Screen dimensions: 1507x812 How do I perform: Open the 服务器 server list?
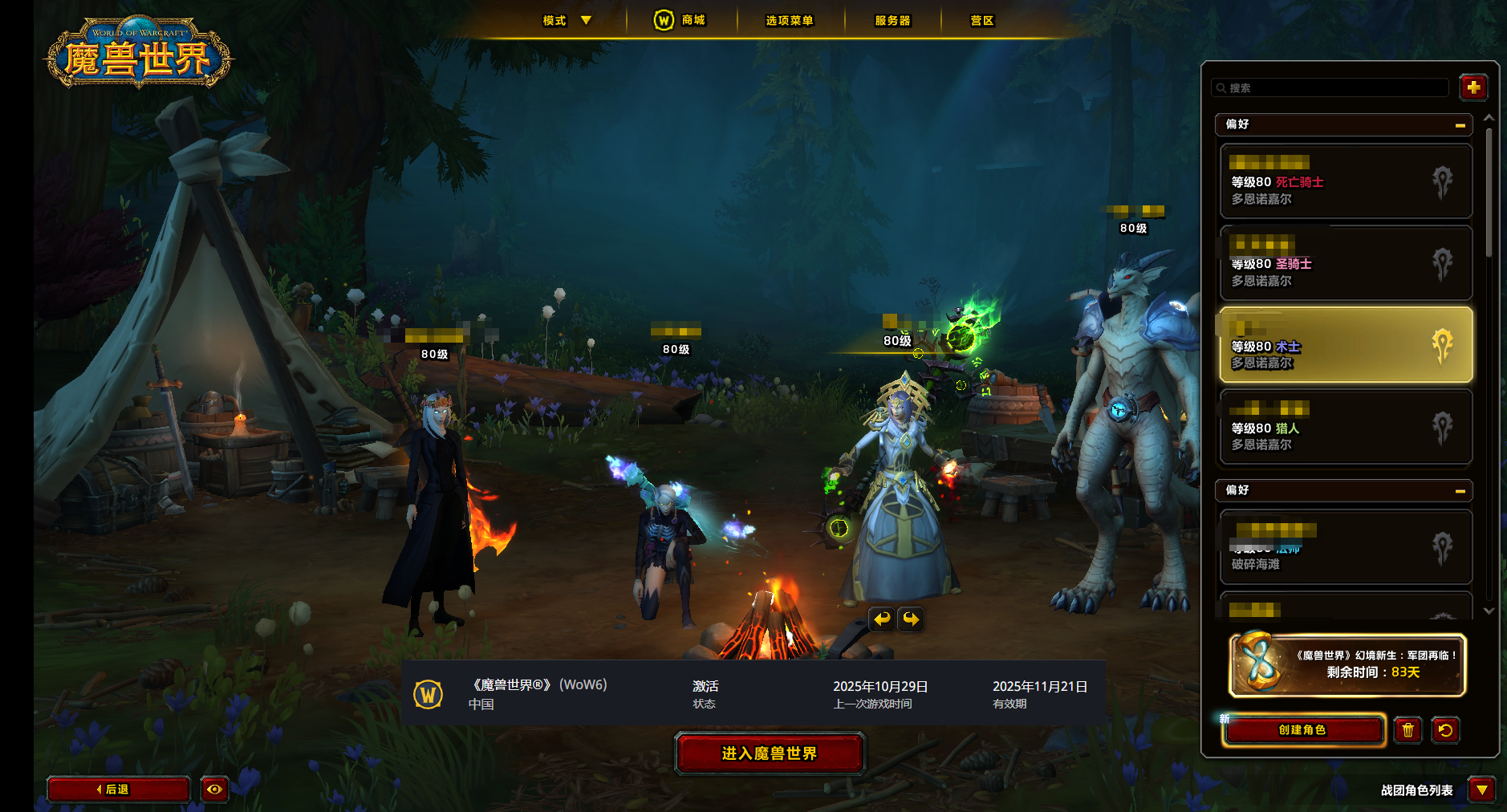point(892,20)
